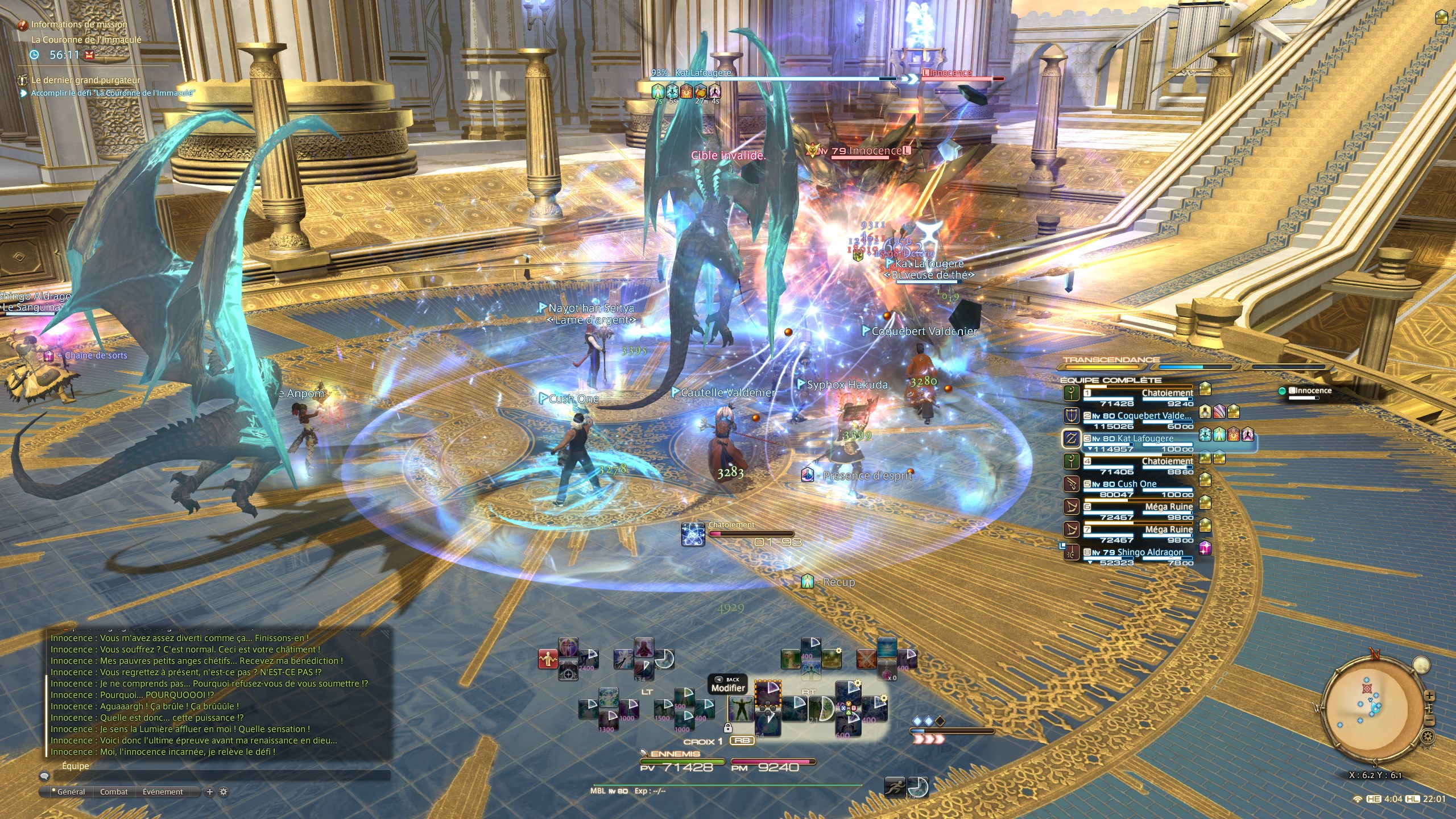This screenshot has height=819, width=1456.
Task: Select the Événement chat tab
Action: 163,792
